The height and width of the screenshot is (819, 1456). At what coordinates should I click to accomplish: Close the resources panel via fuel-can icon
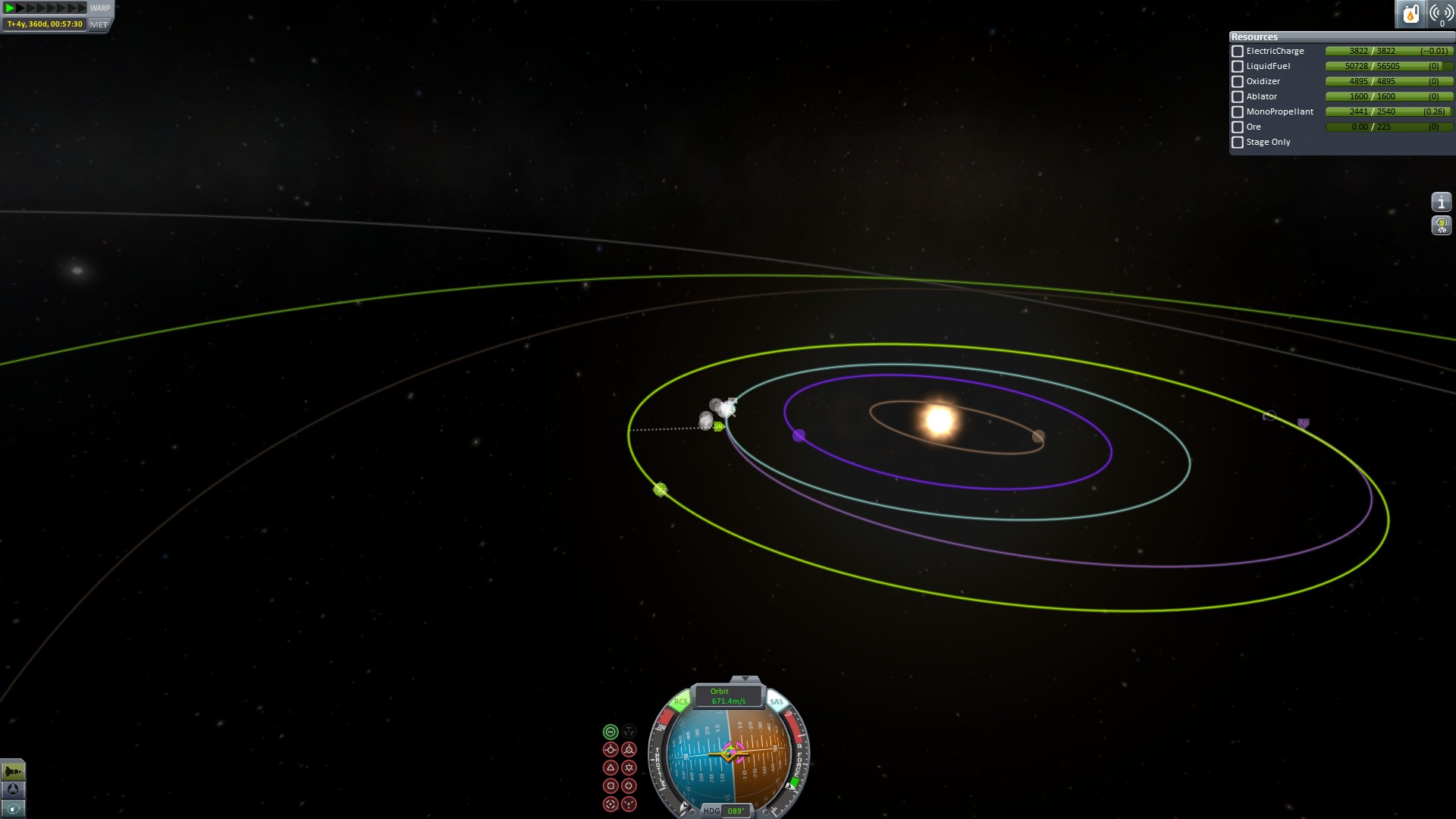click(x=1410, y=14)
